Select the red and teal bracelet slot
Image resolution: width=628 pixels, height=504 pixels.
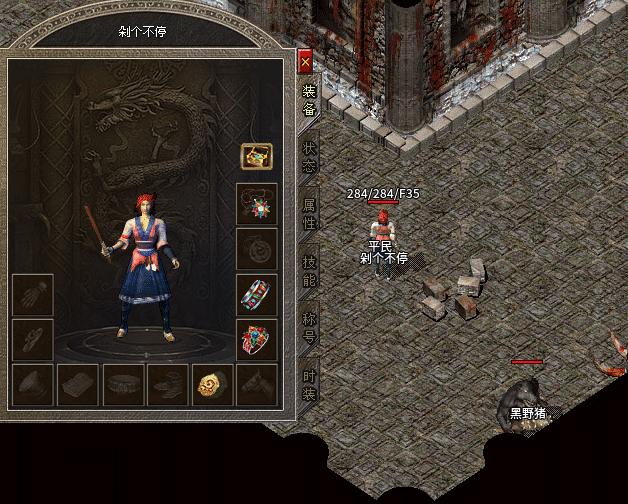pyautogui.click(x=257, y=294)
